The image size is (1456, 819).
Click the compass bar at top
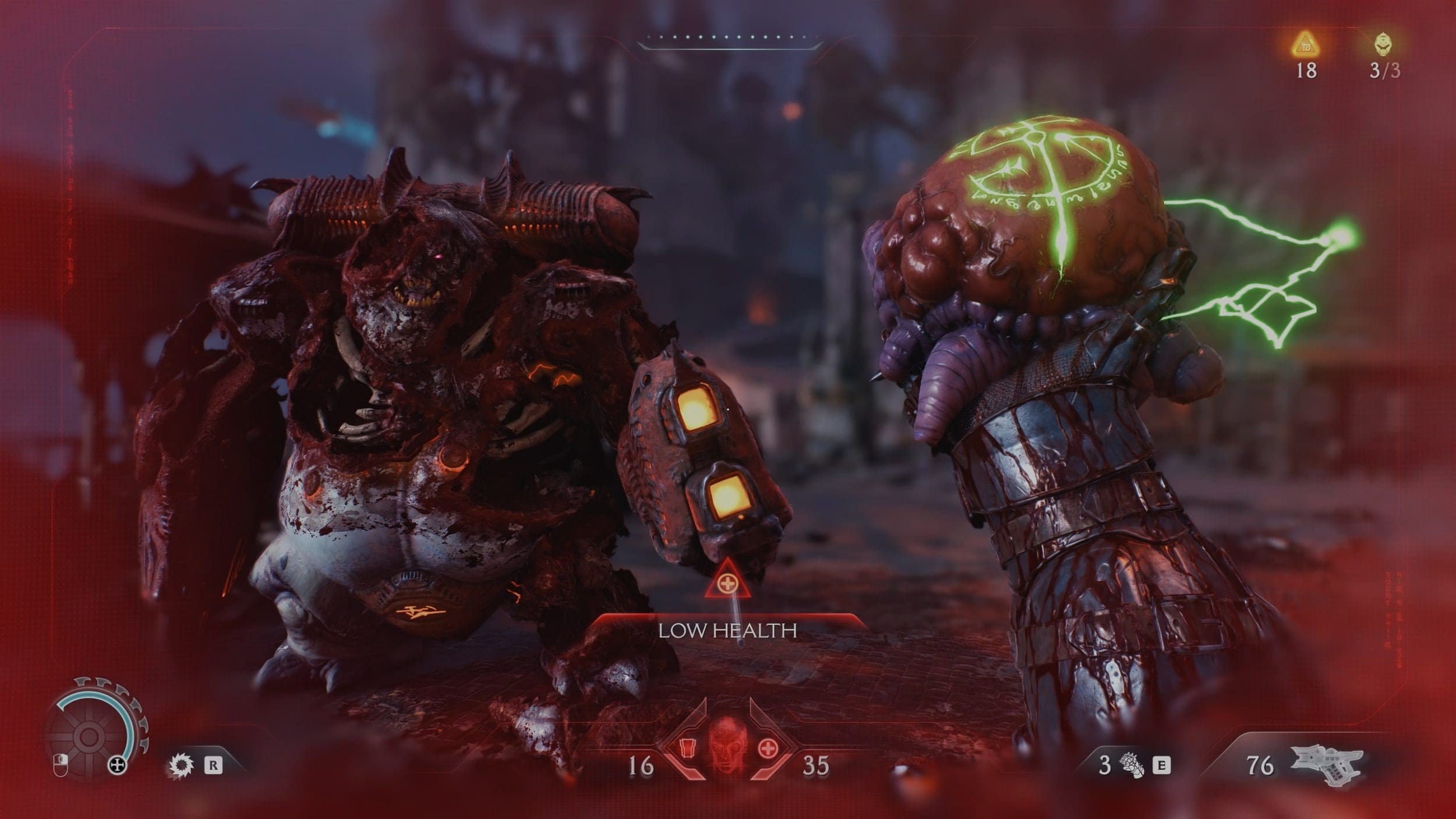tap(730, 38)
